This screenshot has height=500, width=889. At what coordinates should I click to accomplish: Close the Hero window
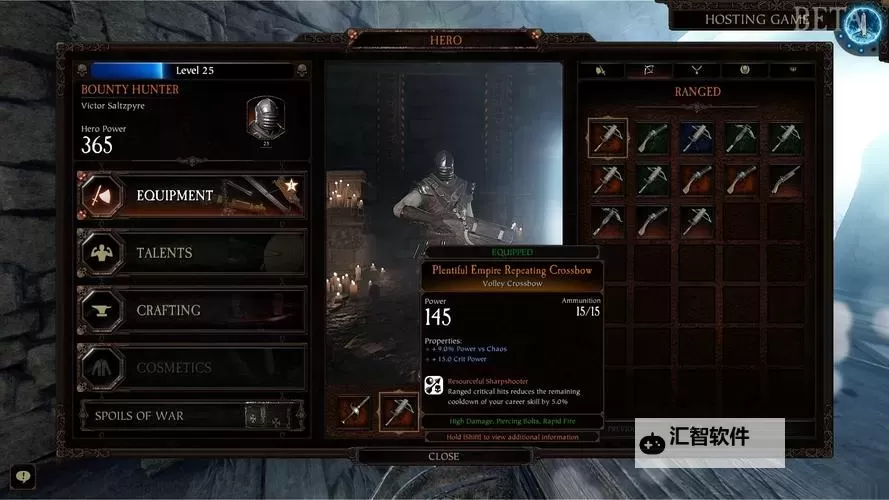(444, 456)
